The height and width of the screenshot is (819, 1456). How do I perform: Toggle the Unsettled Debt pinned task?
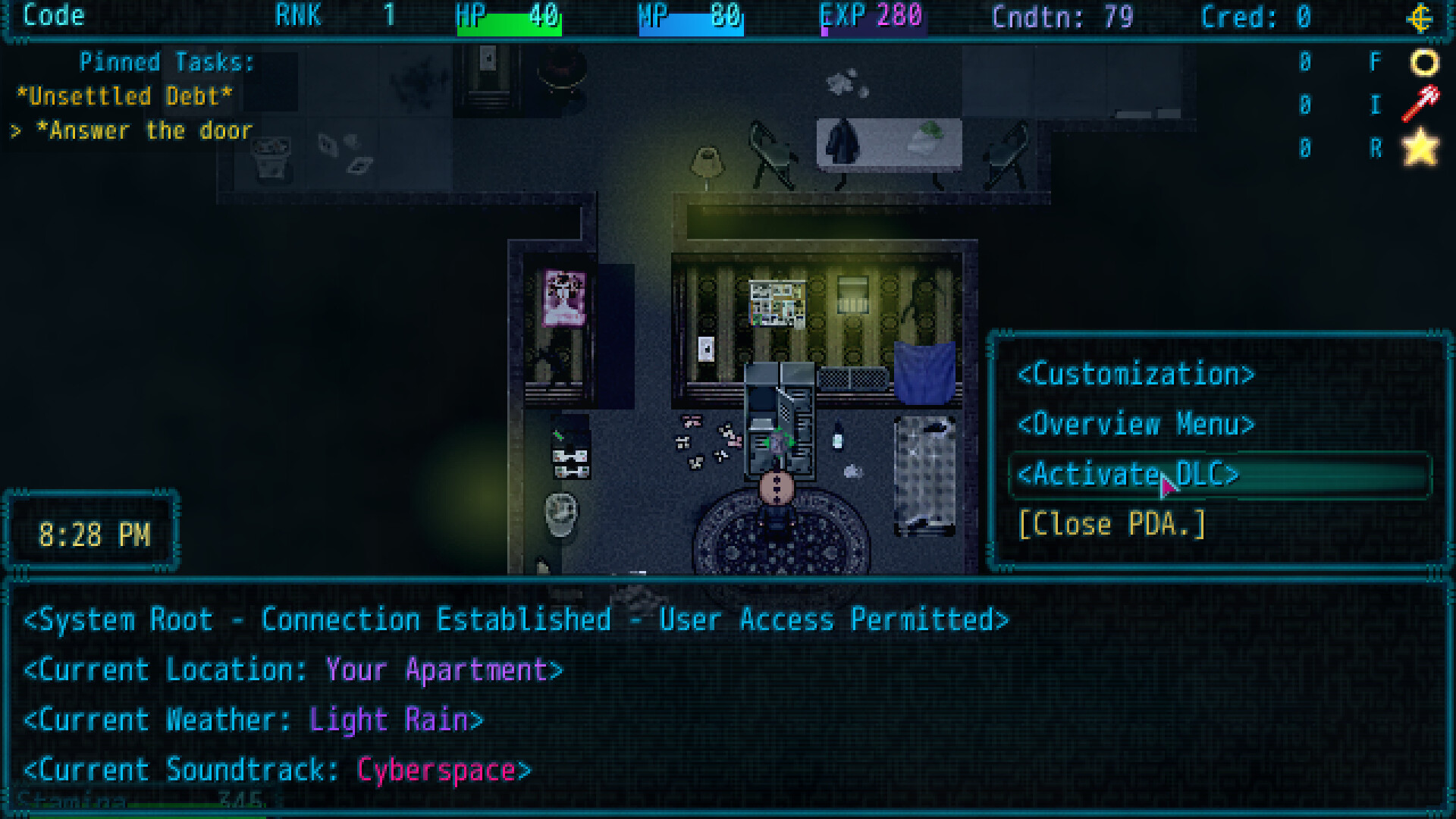pos(125,96)
